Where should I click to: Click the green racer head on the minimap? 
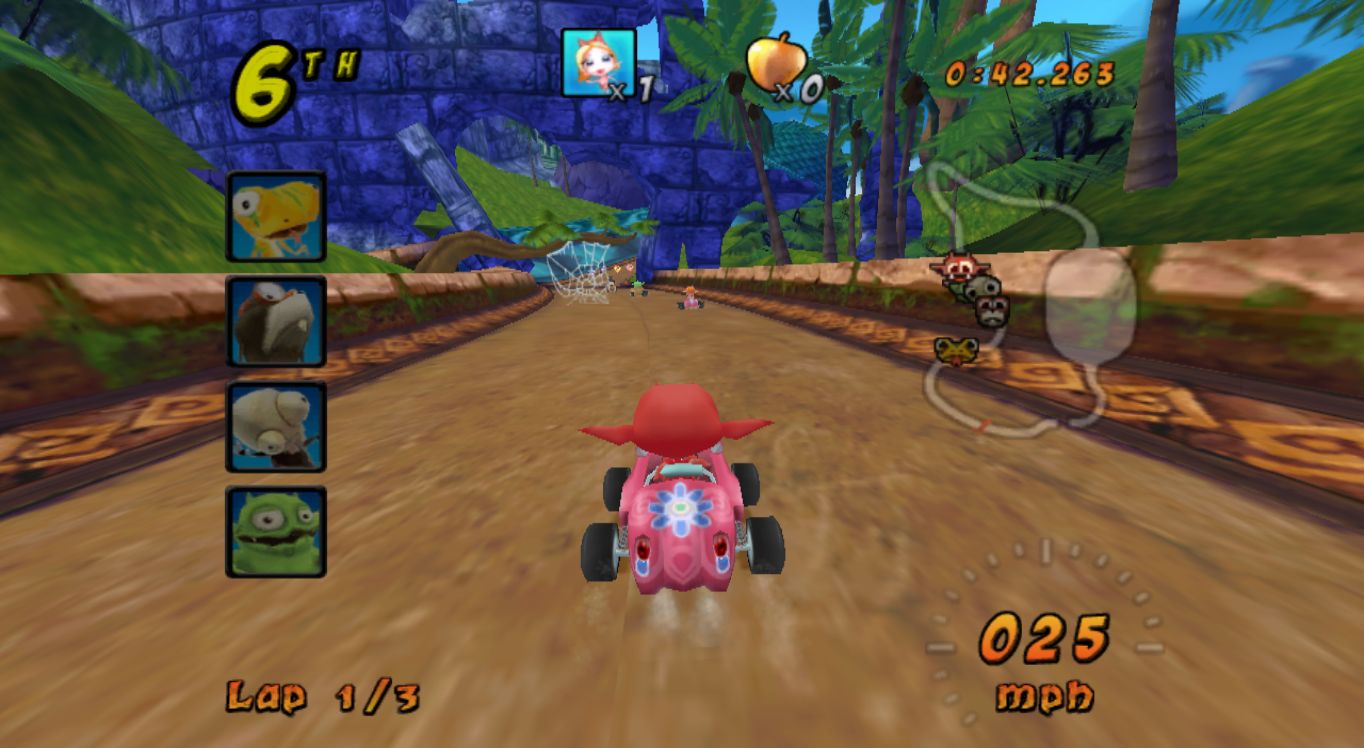pyautogui.click(x=960, y=288)
